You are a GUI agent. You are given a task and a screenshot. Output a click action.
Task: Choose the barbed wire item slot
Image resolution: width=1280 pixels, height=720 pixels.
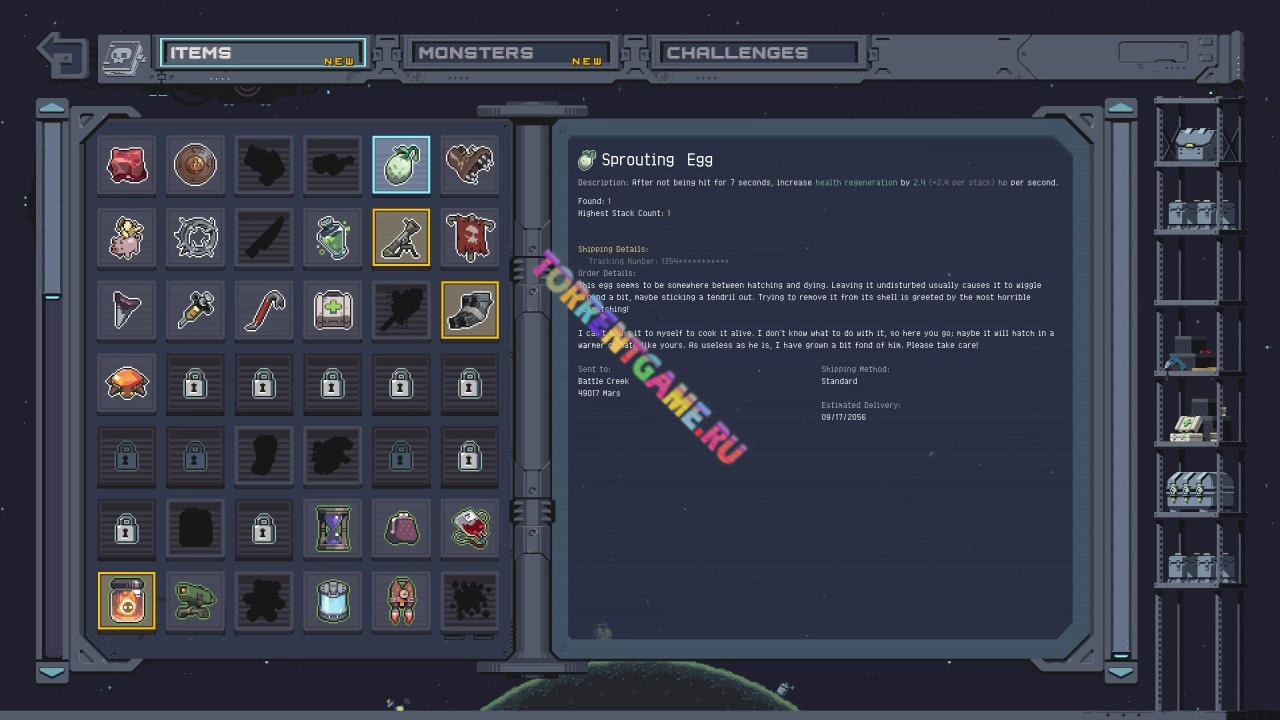(195, 238)
